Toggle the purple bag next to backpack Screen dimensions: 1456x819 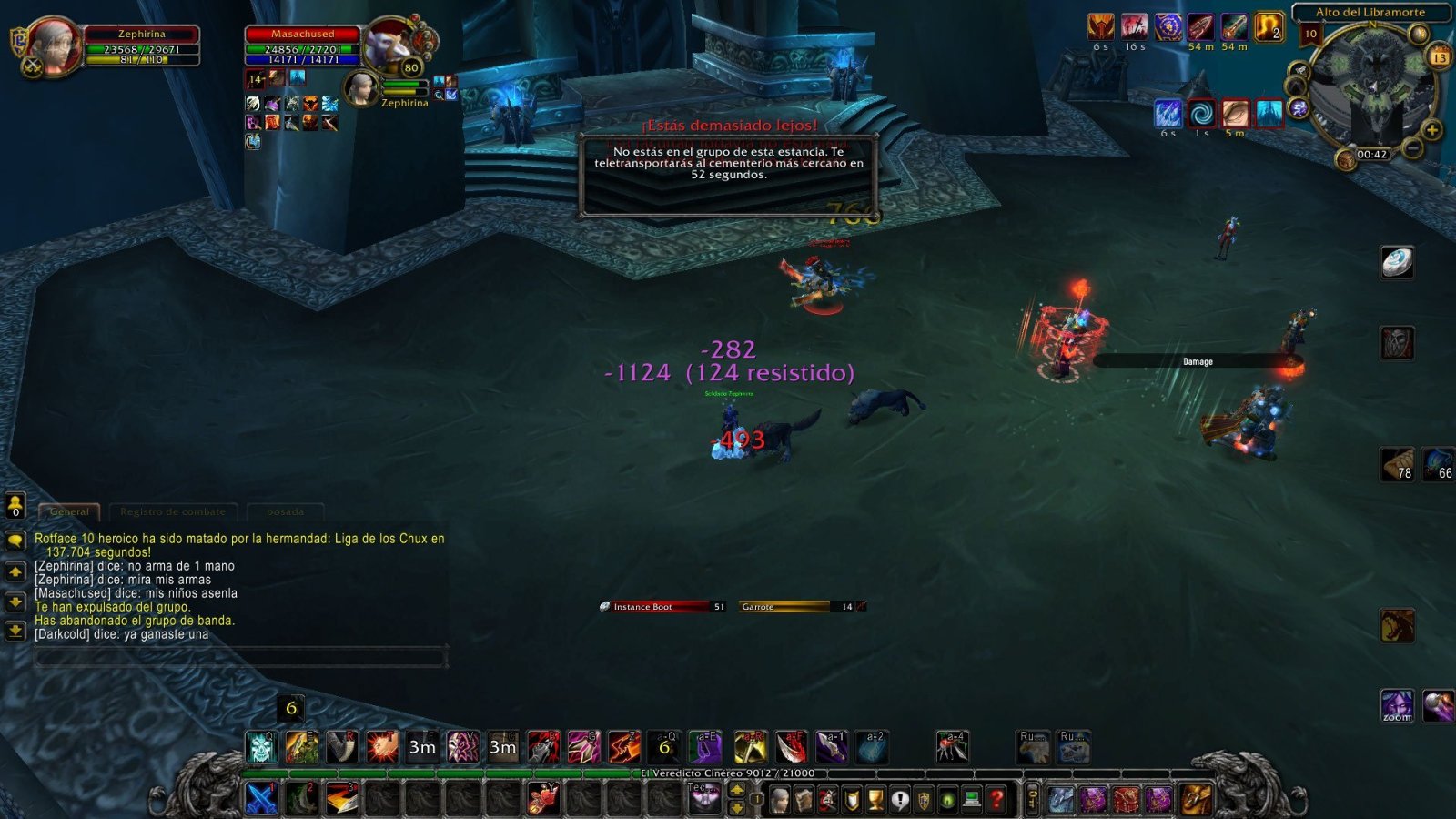pos(1158,800)
